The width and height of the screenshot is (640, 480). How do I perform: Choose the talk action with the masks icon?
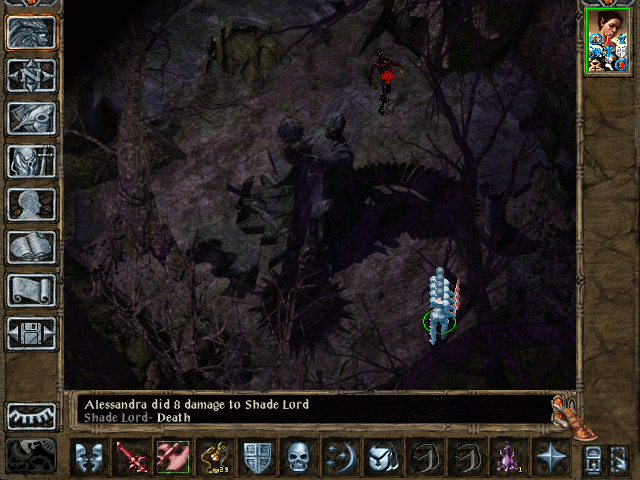(x=90, y=457)
